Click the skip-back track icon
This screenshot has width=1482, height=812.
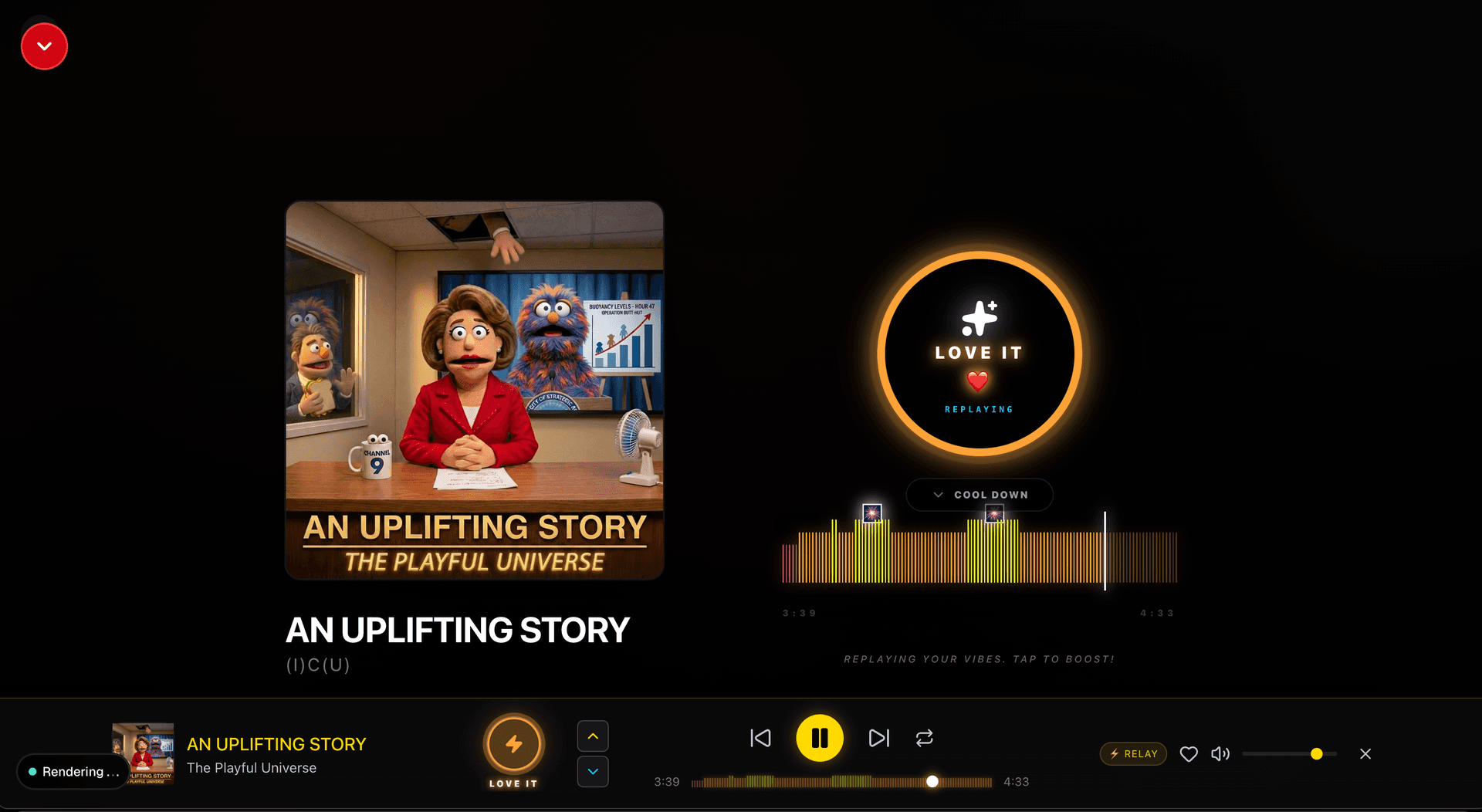click(760, 738)
